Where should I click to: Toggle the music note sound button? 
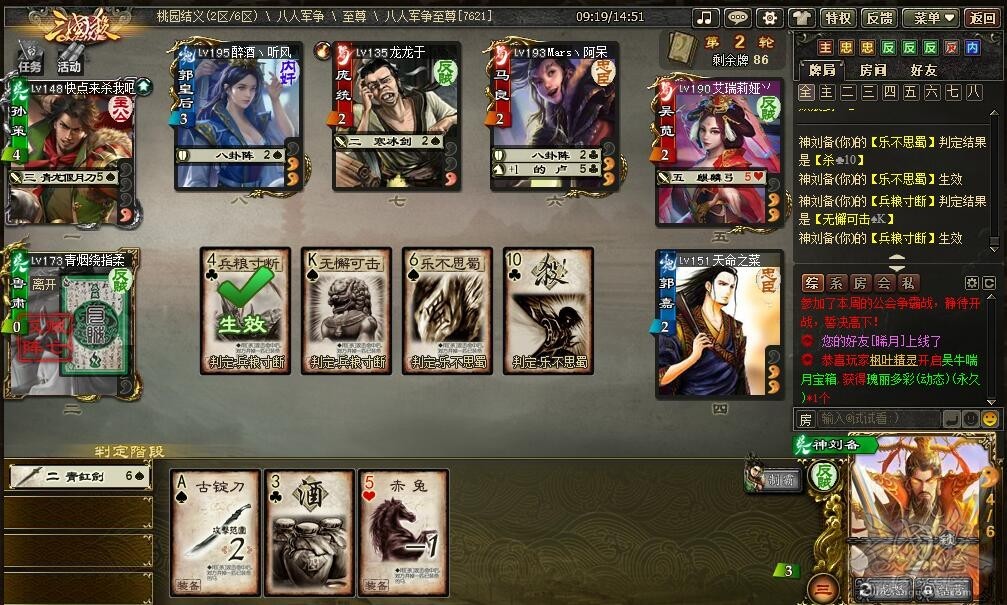tap(706, 18)
